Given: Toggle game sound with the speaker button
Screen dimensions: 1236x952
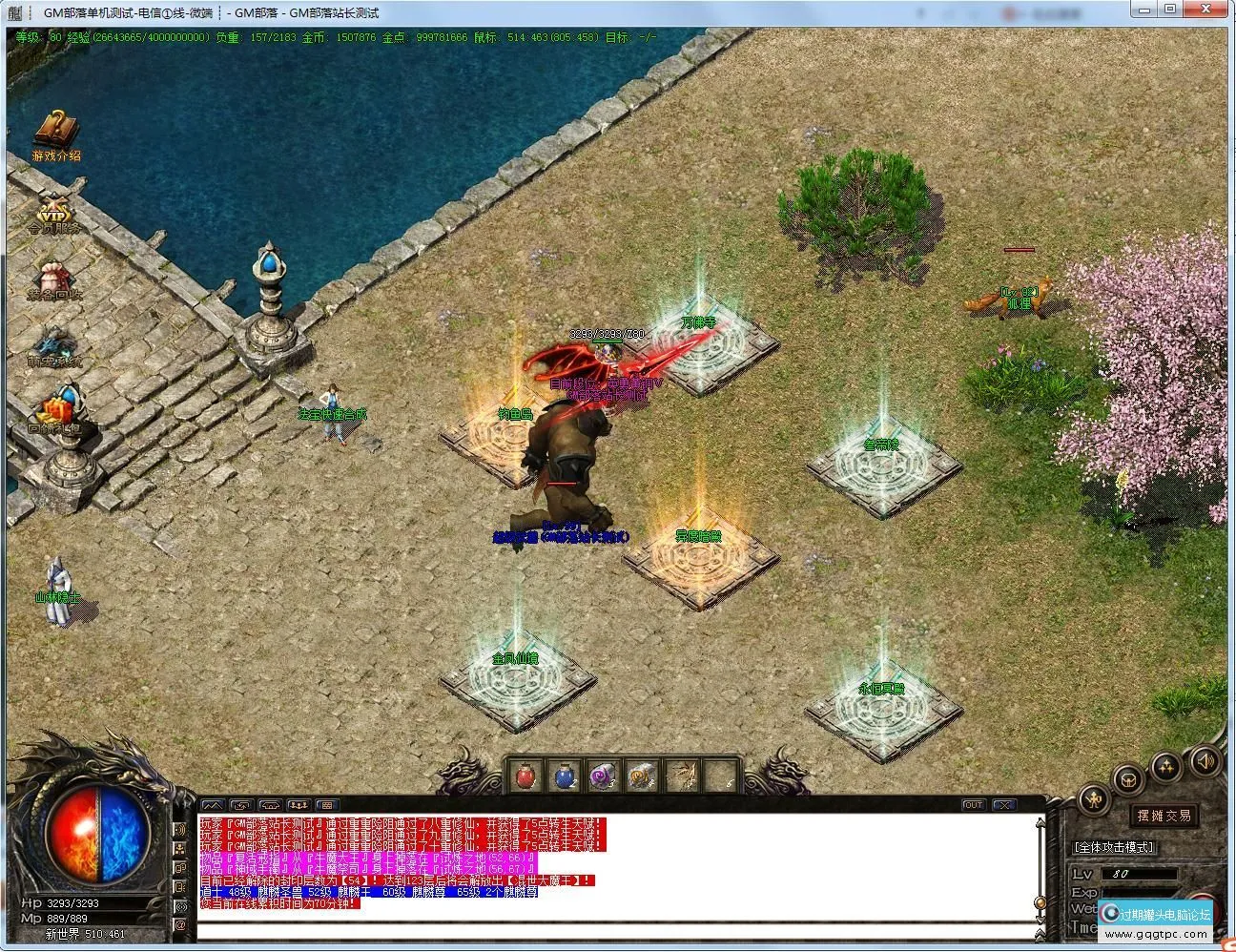Looking at the screenshot, I should click(x=1204, y=760).
